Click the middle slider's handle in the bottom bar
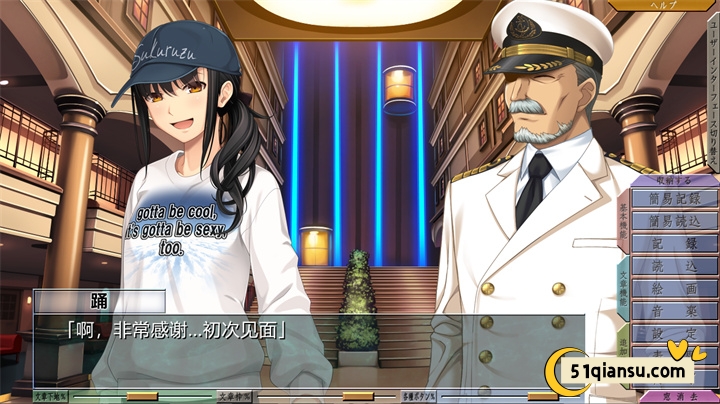 point(357,396)
